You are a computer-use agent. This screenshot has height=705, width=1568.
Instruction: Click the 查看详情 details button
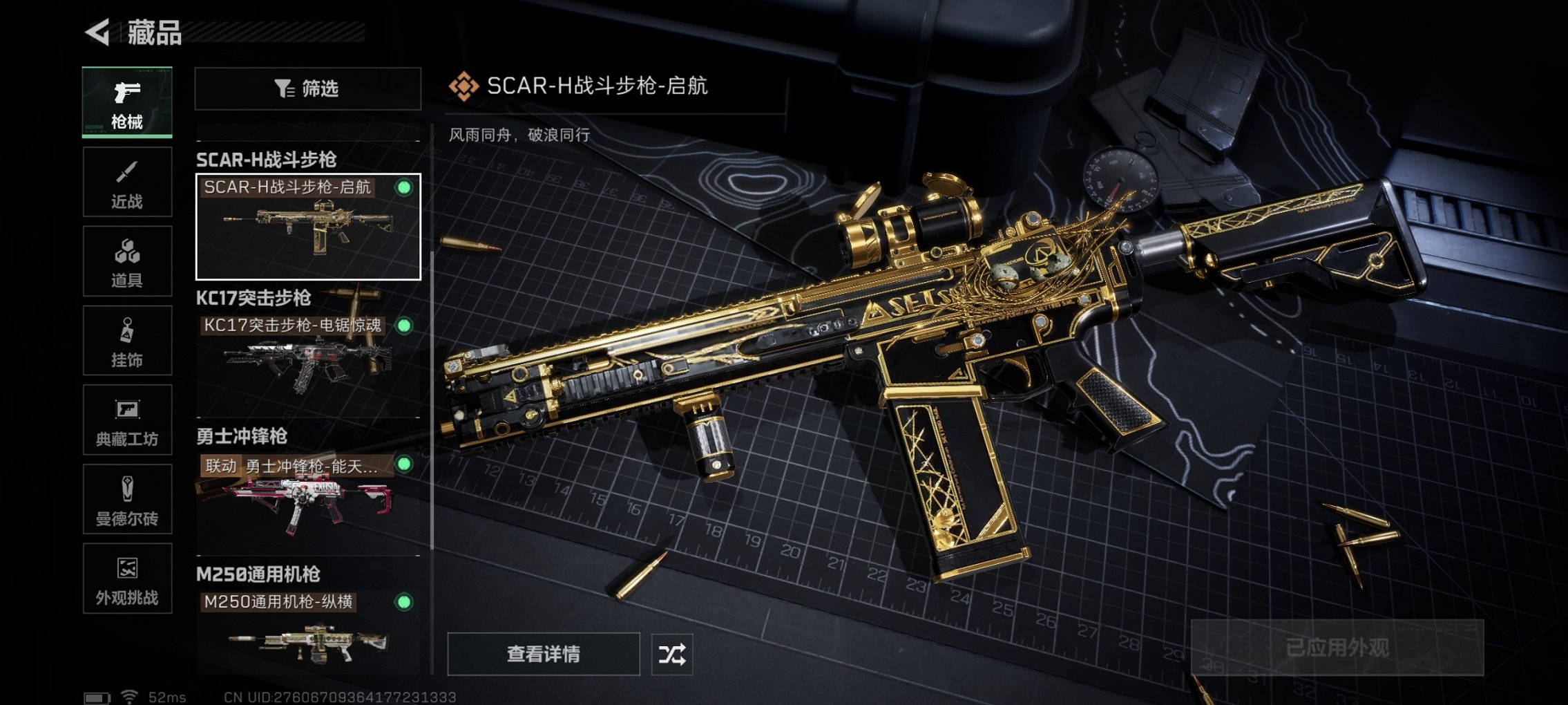point(545,652)
